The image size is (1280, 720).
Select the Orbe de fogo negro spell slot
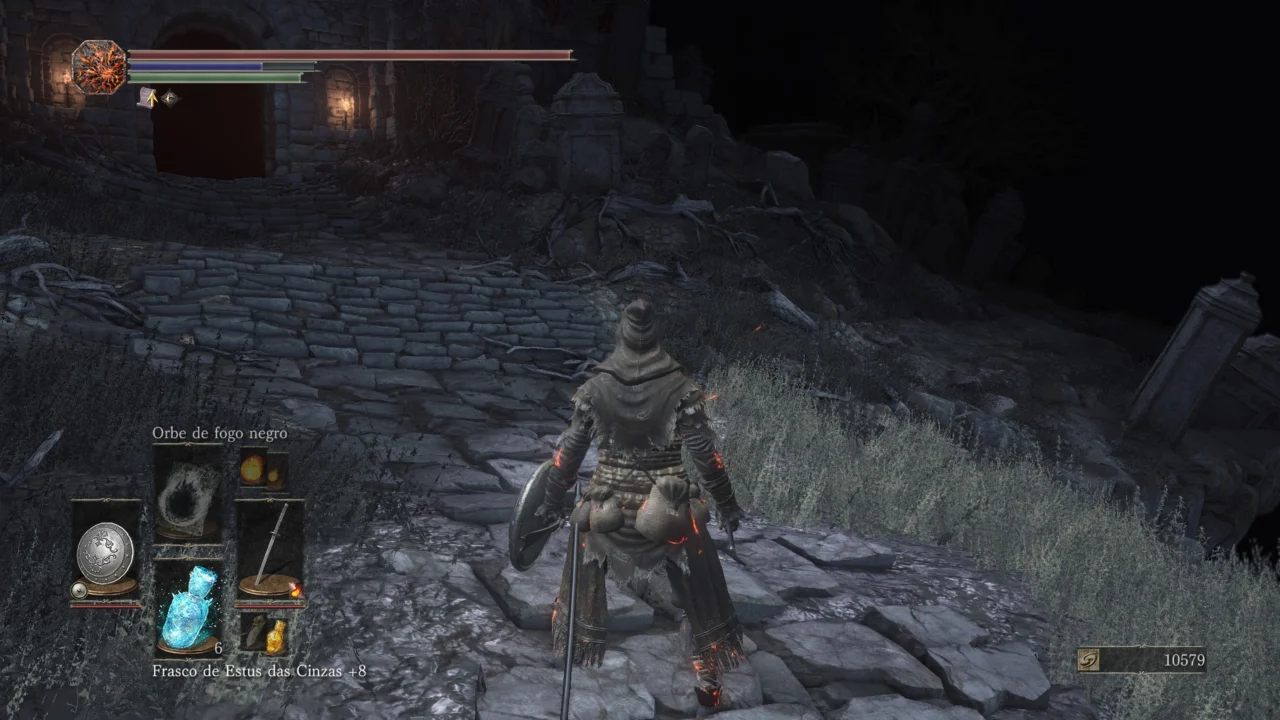(188, 494)
